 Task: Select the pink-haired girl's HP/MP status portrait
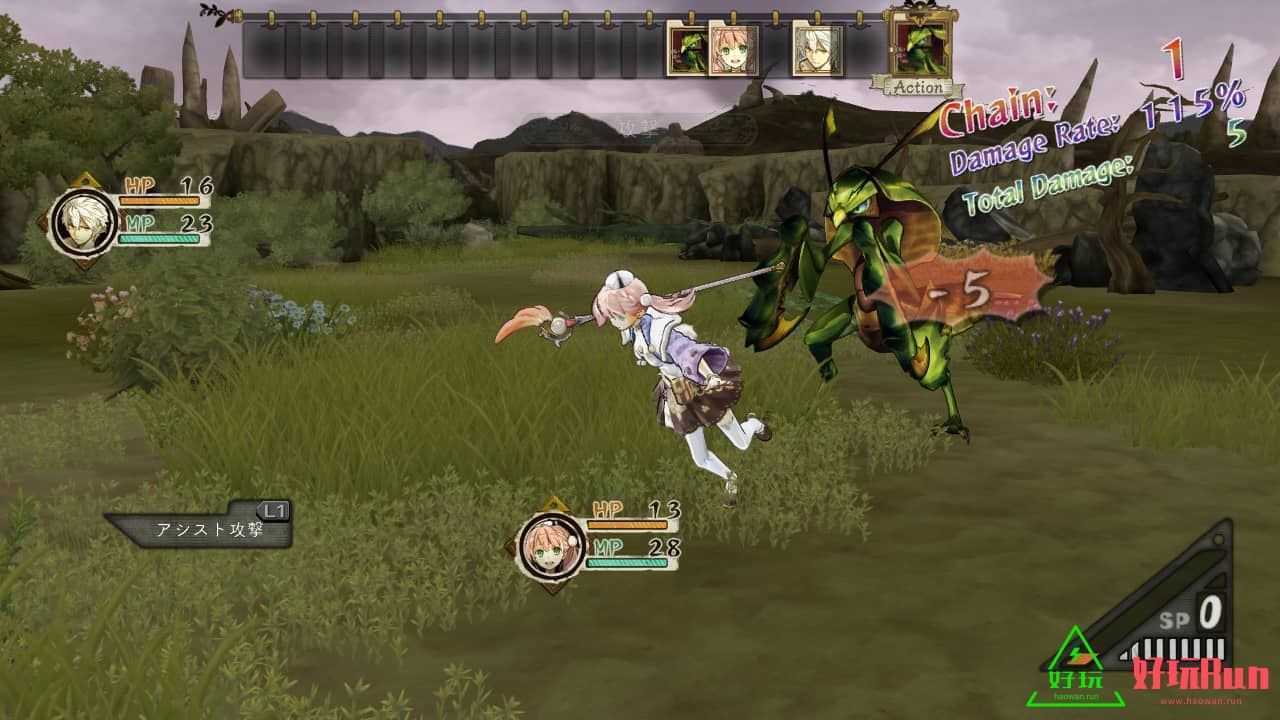tap(548, 544)
